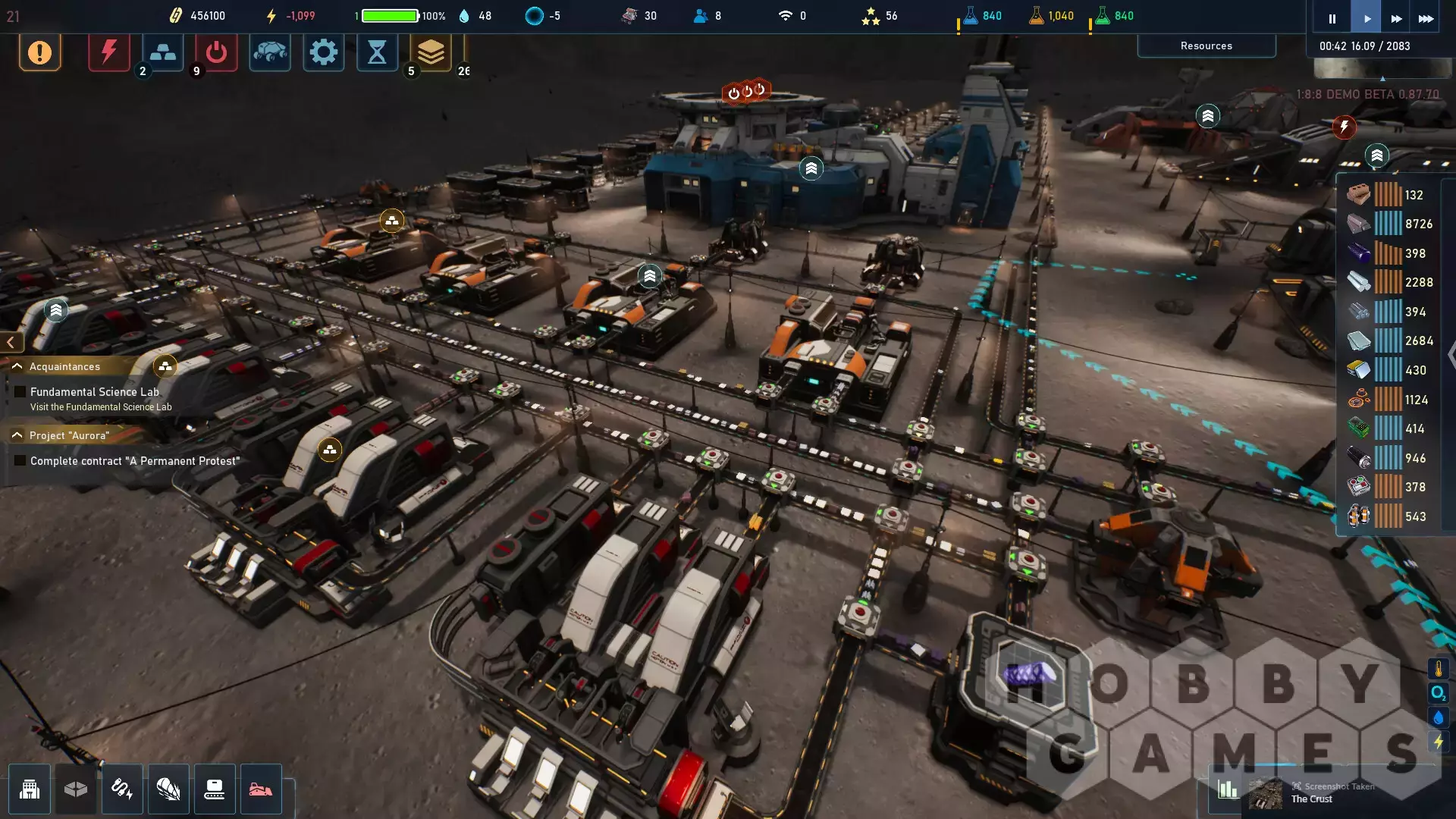
Task: Set game to normal play speed
Action: pyautogui.click(x=1367, y=19)
